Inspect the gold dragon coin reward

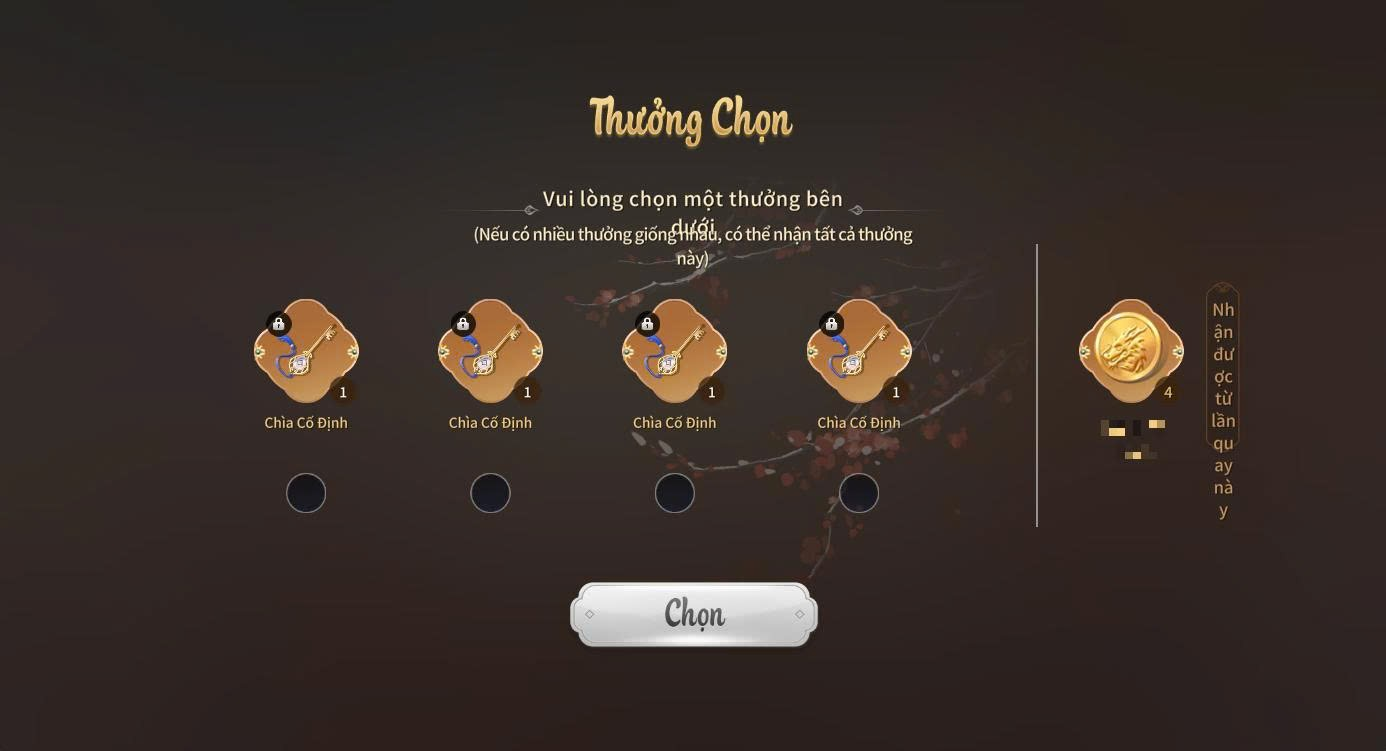click(x=1131, y=351)
